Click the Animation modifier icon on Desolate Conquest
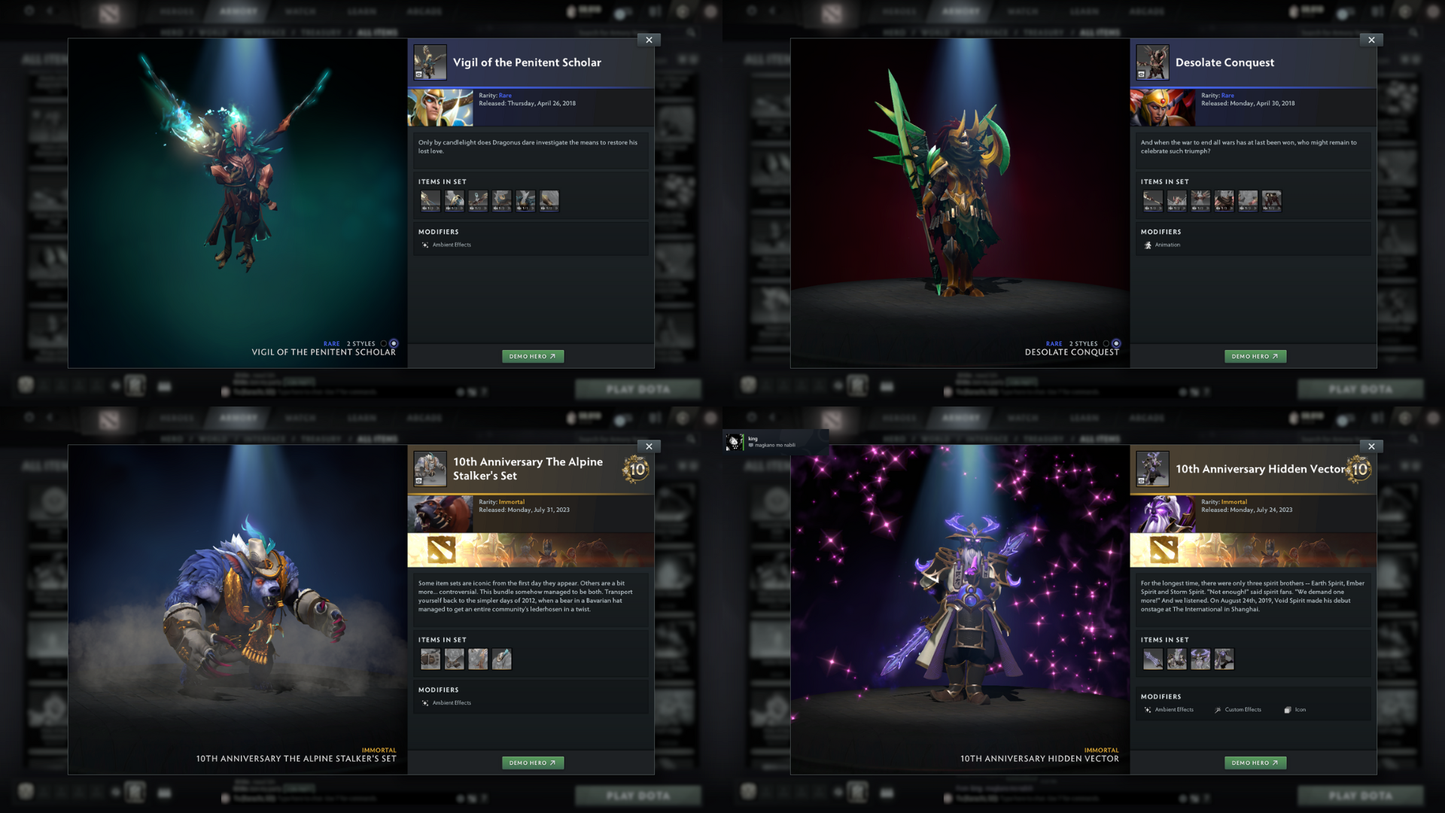Viewport: 1445px width, 813px height. point(1148,244)
